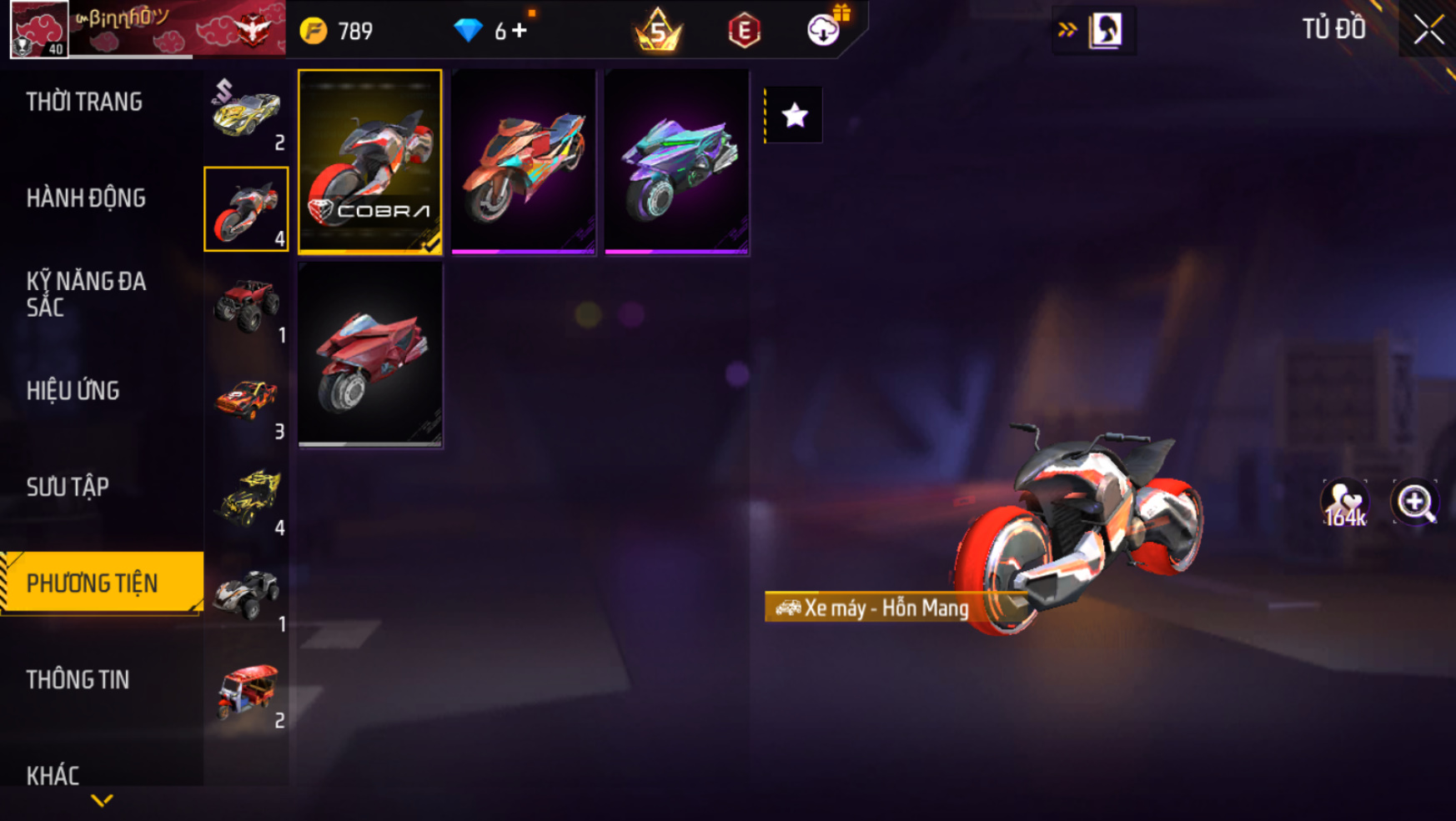Image resolution: width=1456 pixels, height=821 pixels.
Task: Select the red monster truck vehicle type
Action: point(246,306)
